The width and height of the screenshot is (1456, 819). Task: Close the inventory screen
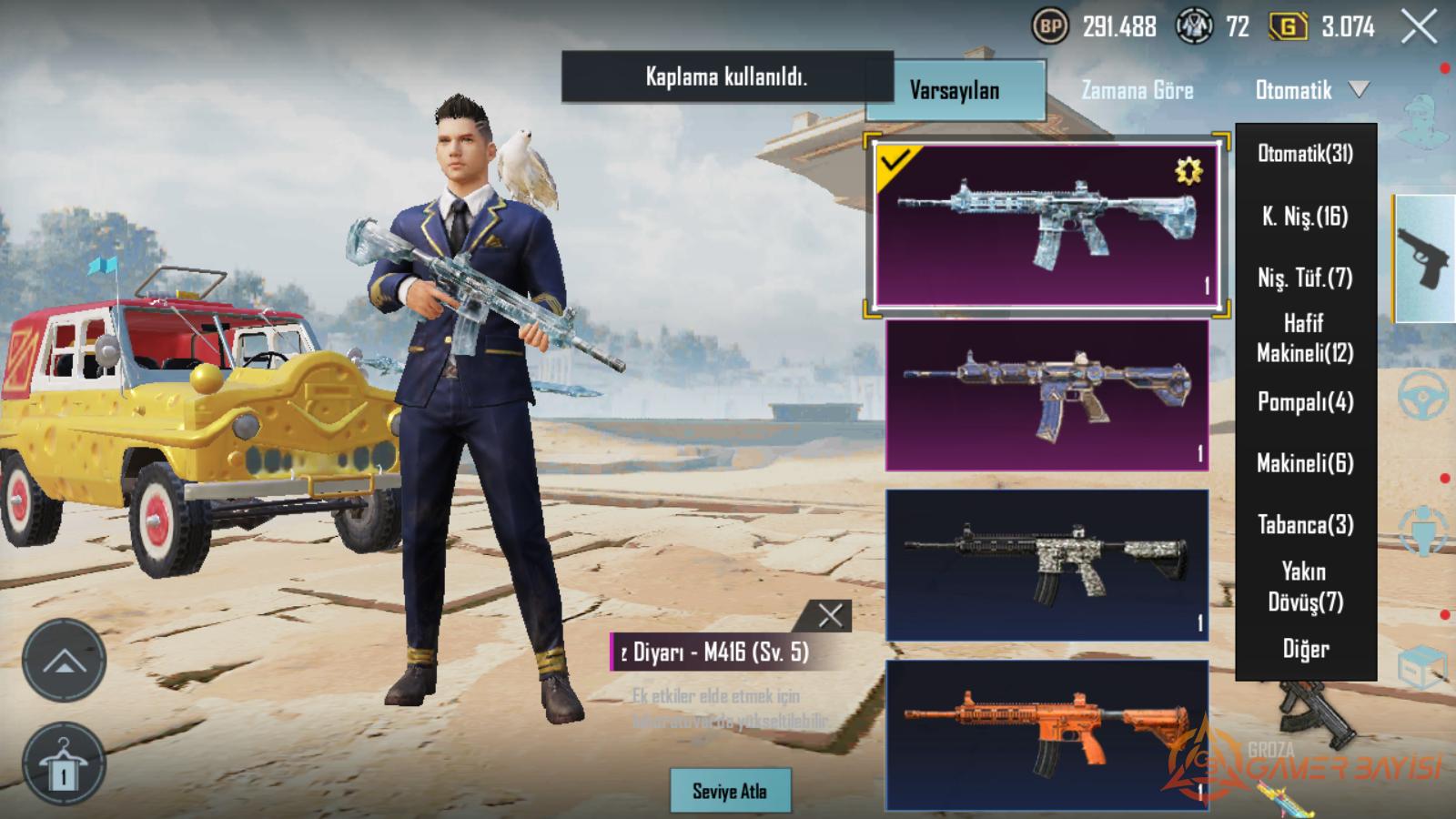click(1419, 27)
